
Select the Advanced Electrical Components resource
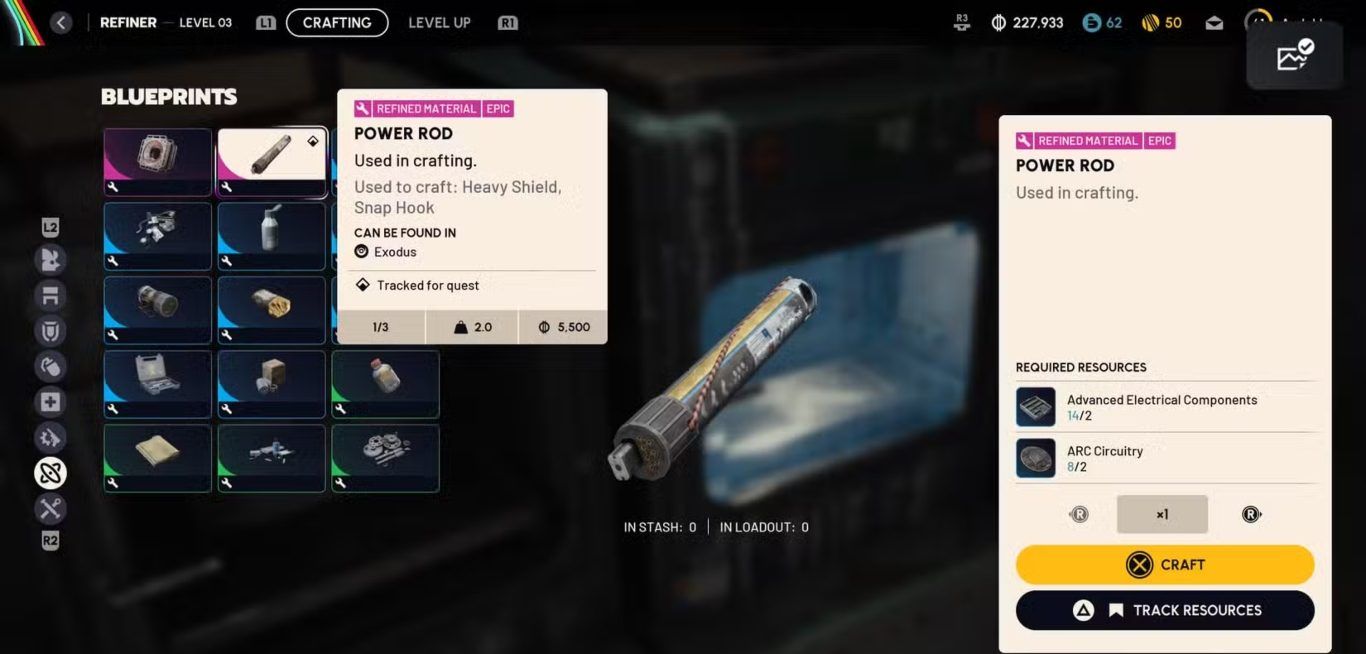(x=1165, y=407)
